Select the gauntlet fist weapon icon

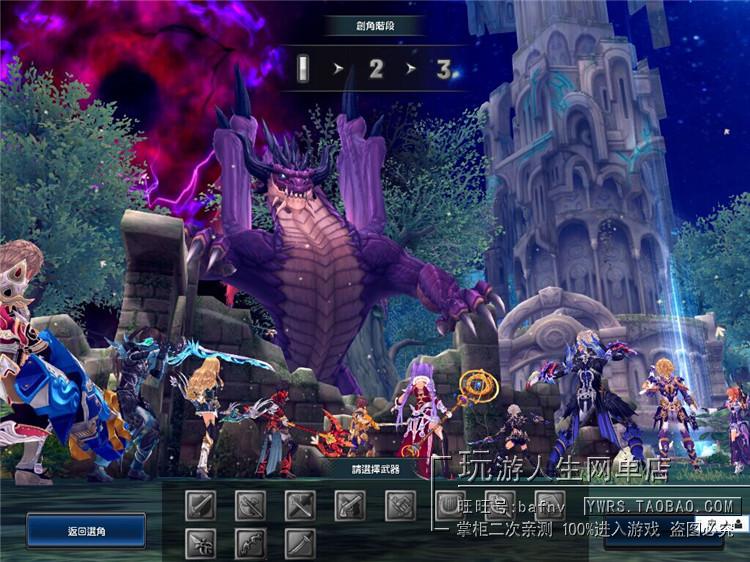tap(400, 505)
